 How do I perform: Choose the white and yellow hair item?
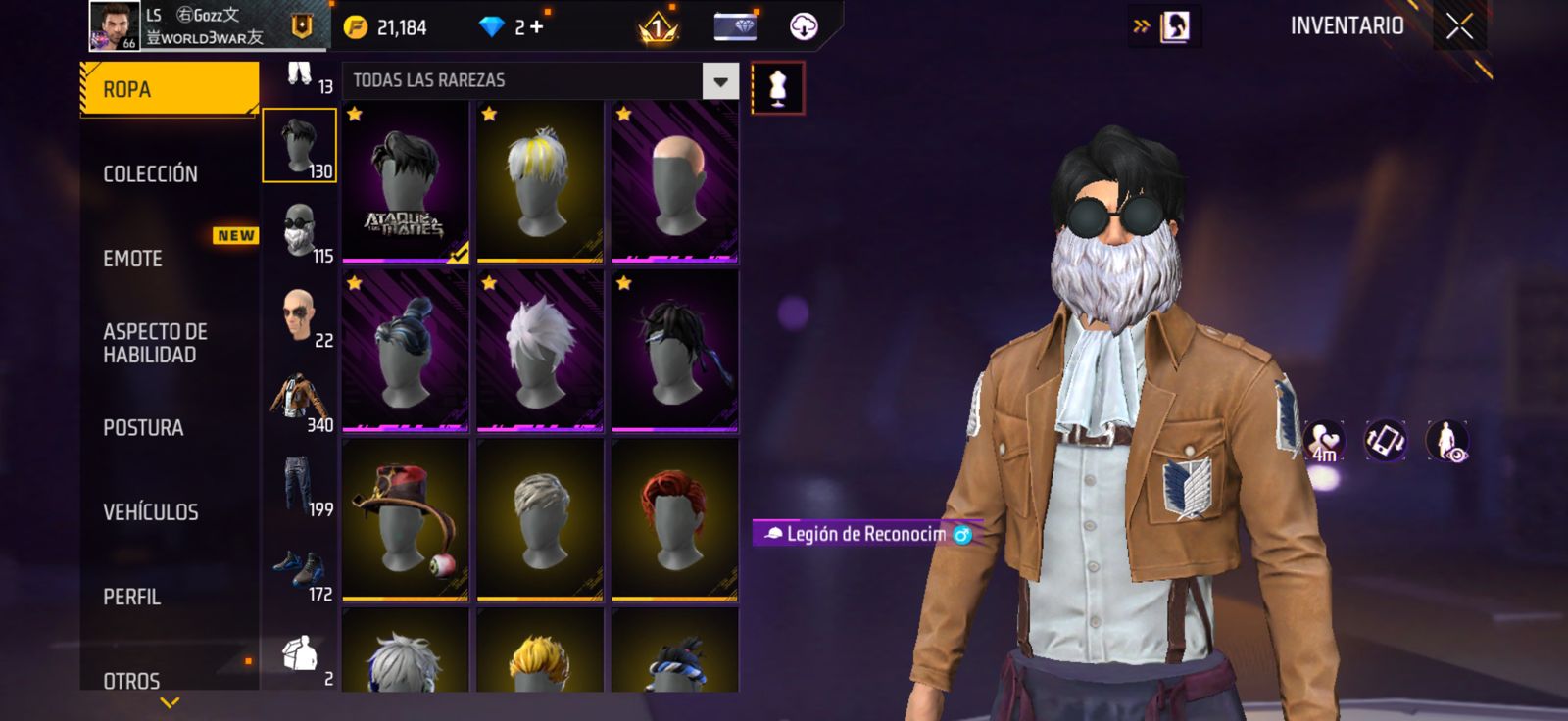click(x=539, y=183)
